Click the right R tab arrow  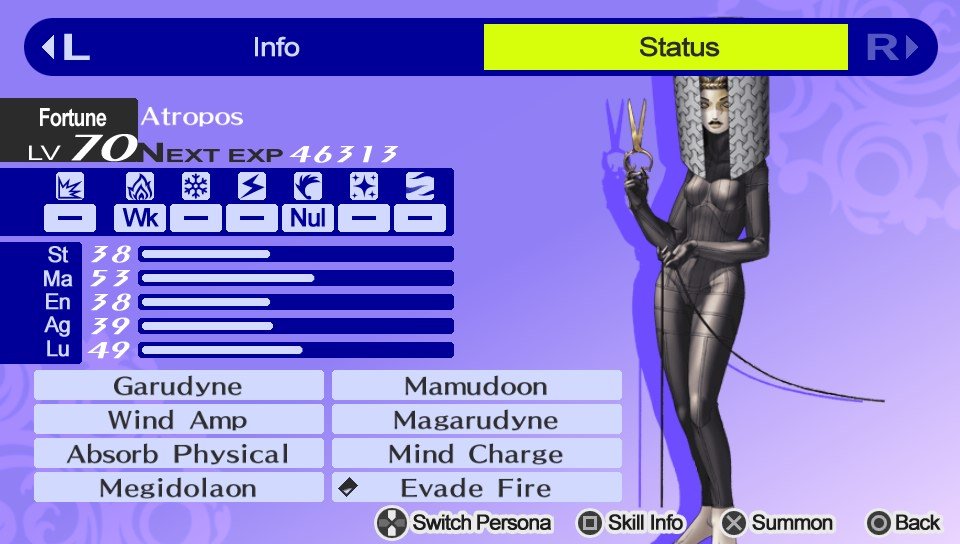click(x=892, y=47)
